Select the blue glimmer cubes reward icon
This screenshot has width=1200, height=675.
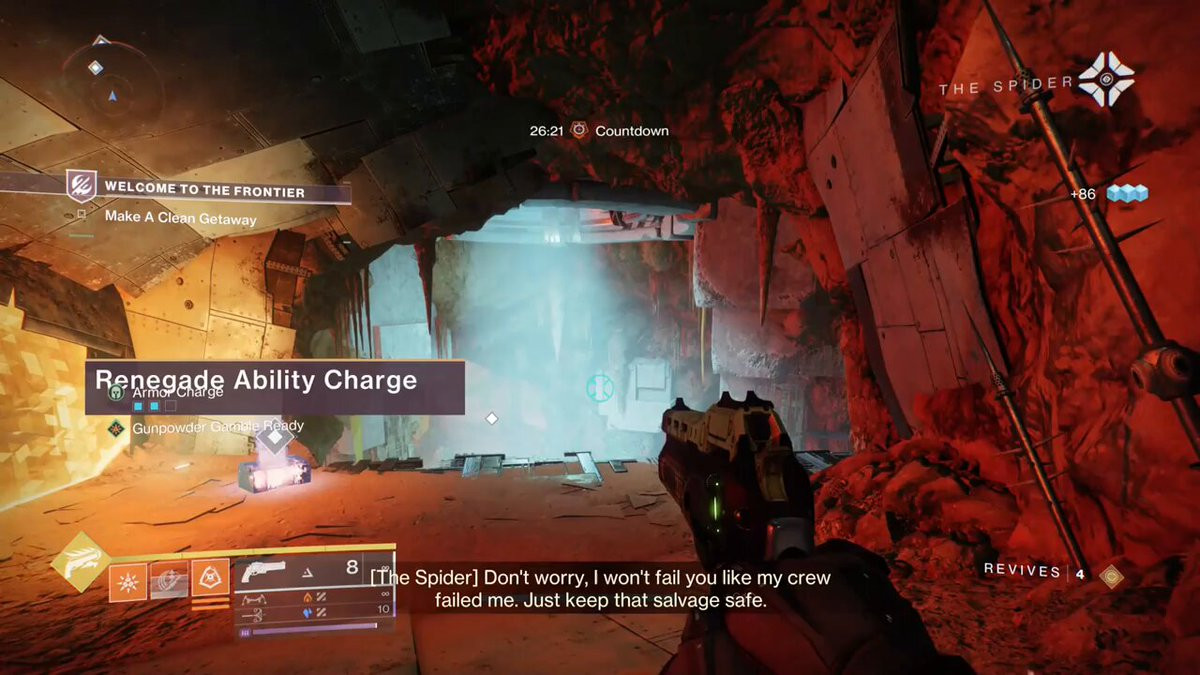1126,194
